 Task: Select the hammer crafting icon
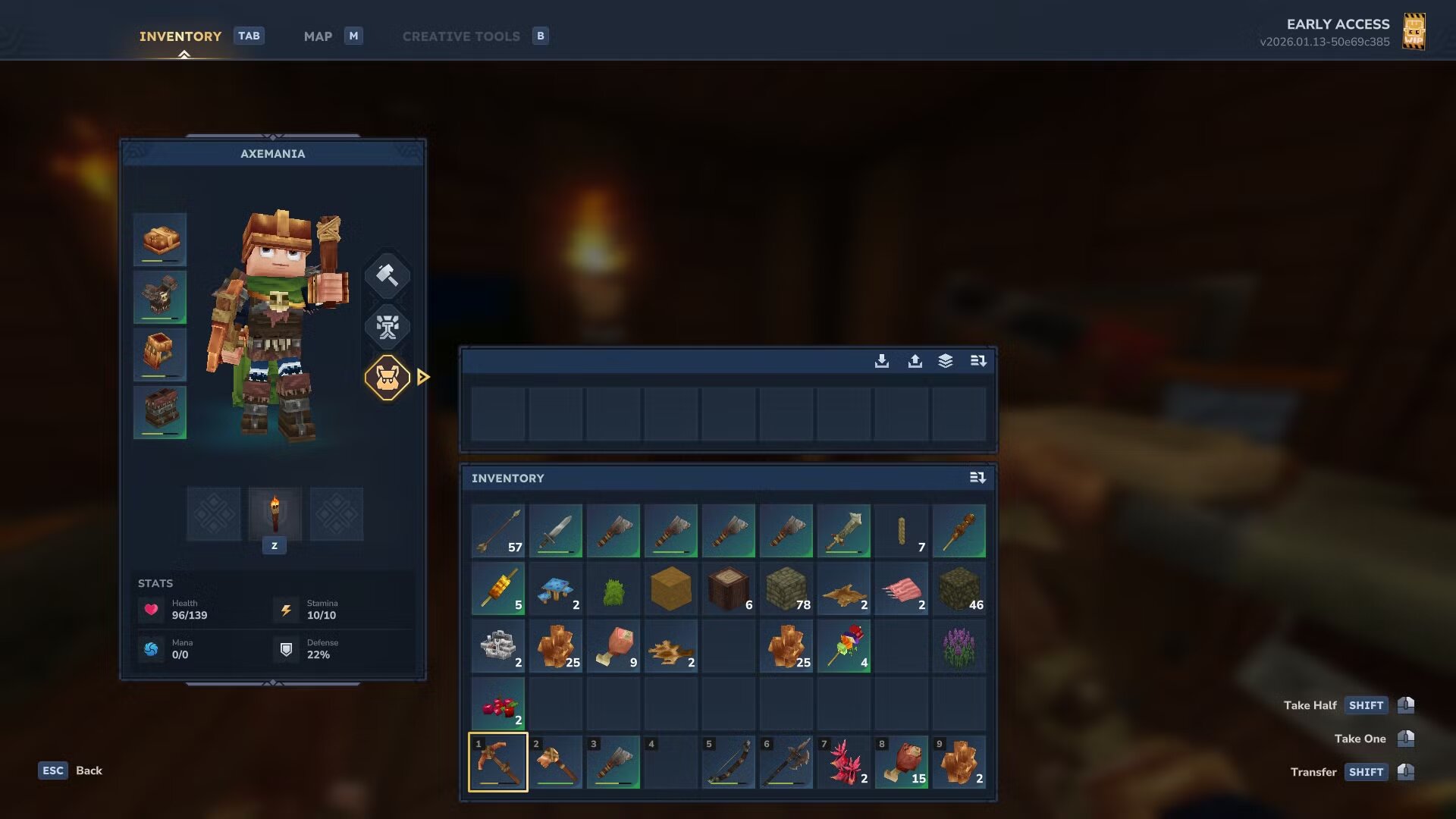click(388, 275)
